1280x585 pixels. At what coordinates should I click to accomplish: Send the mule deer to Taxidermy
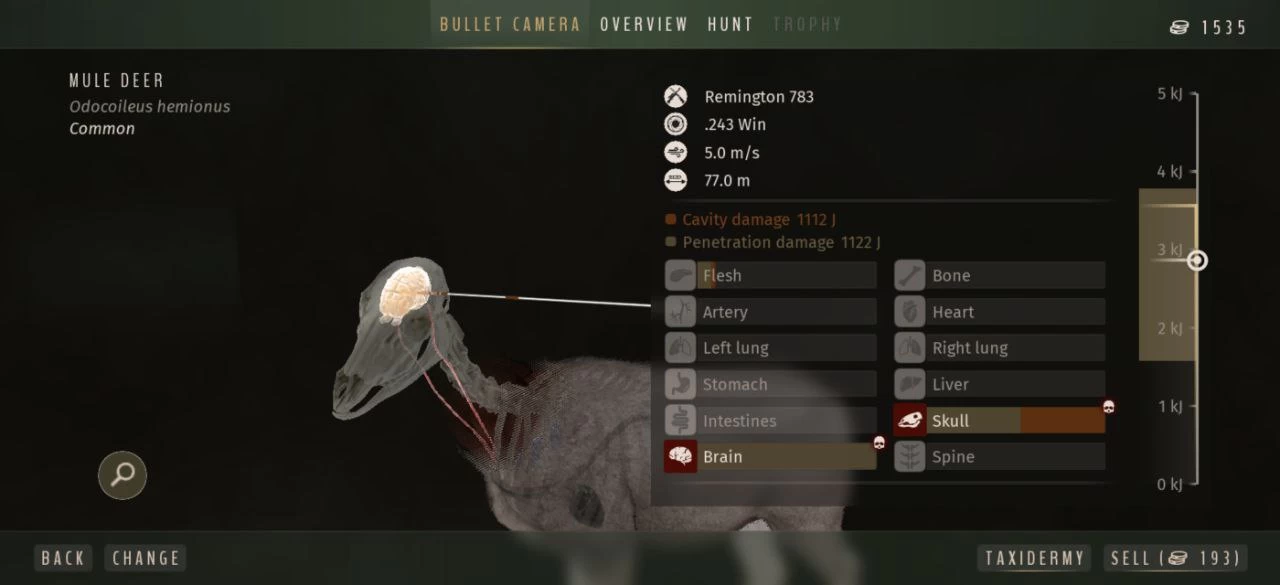pos(1035,558)
